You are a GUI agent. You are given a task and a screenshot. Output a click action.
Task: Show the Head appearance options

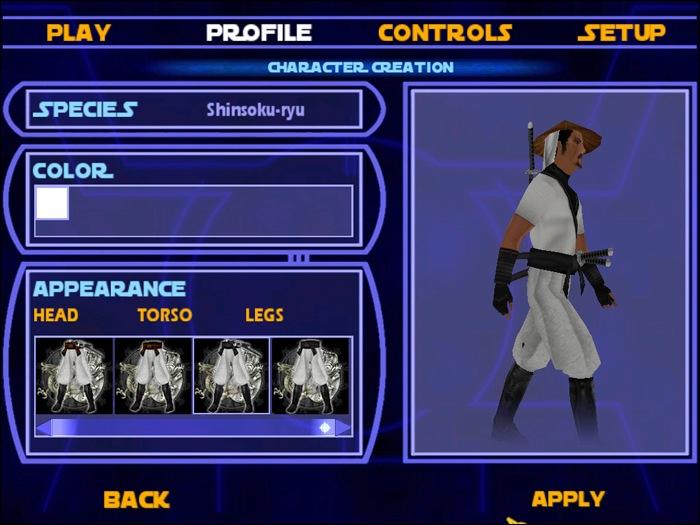coord(56,315)
